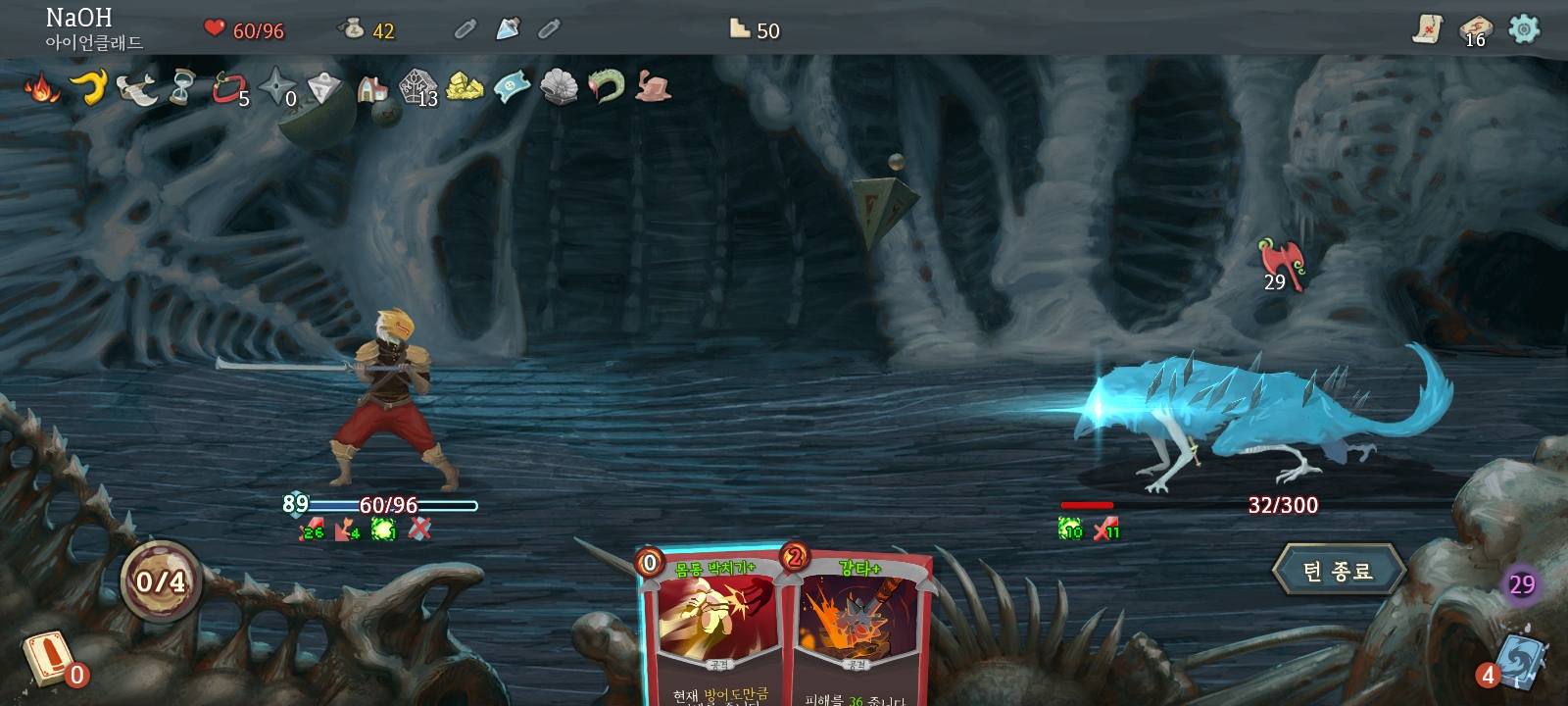Viewport: 1568px width, 706px height.
Task: Inspect the hourglass relic
Action: 182,86
